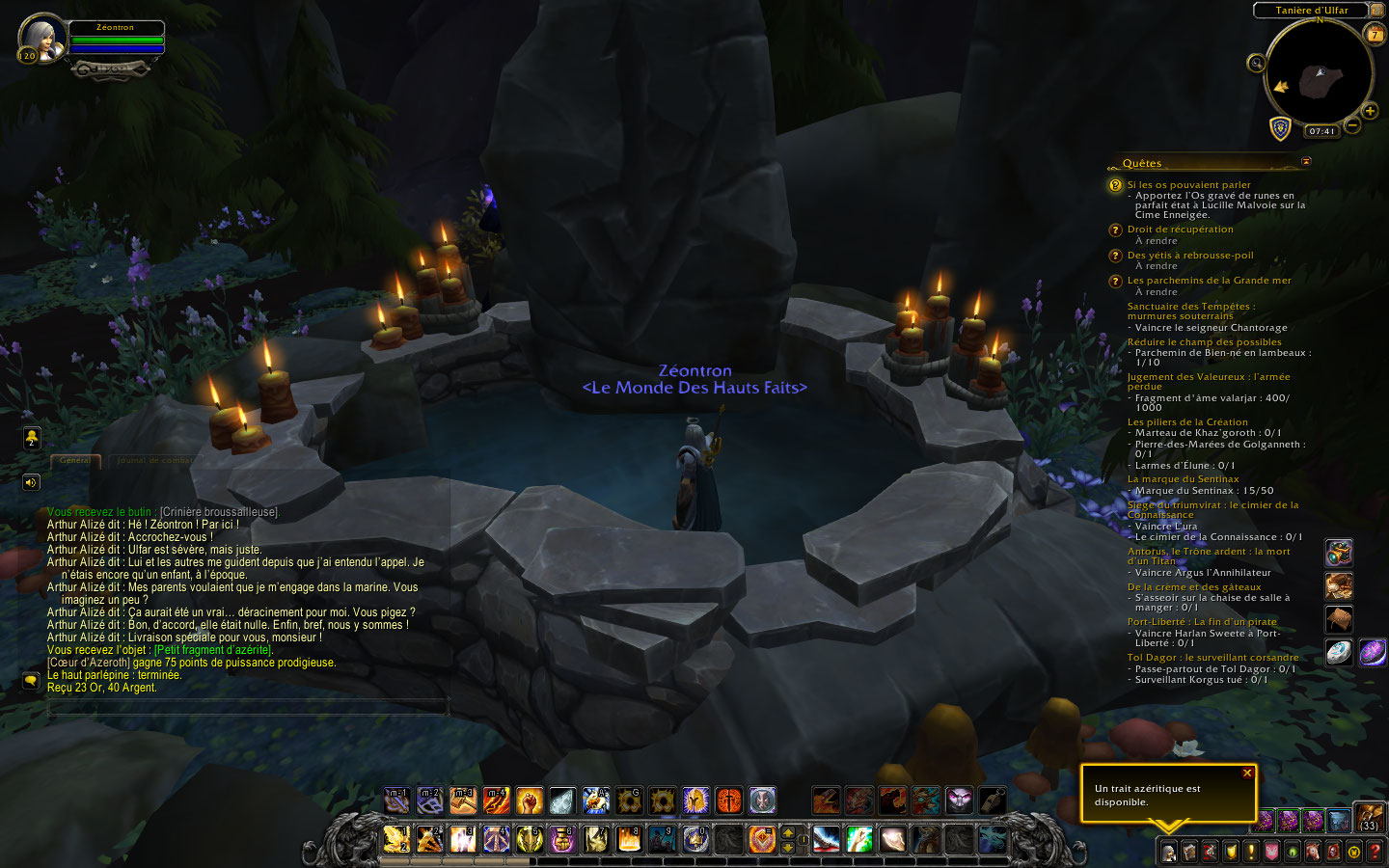Collapse the Quêtes tracker header
The image size is (1389, 868).
click(x=1306, y=162)
